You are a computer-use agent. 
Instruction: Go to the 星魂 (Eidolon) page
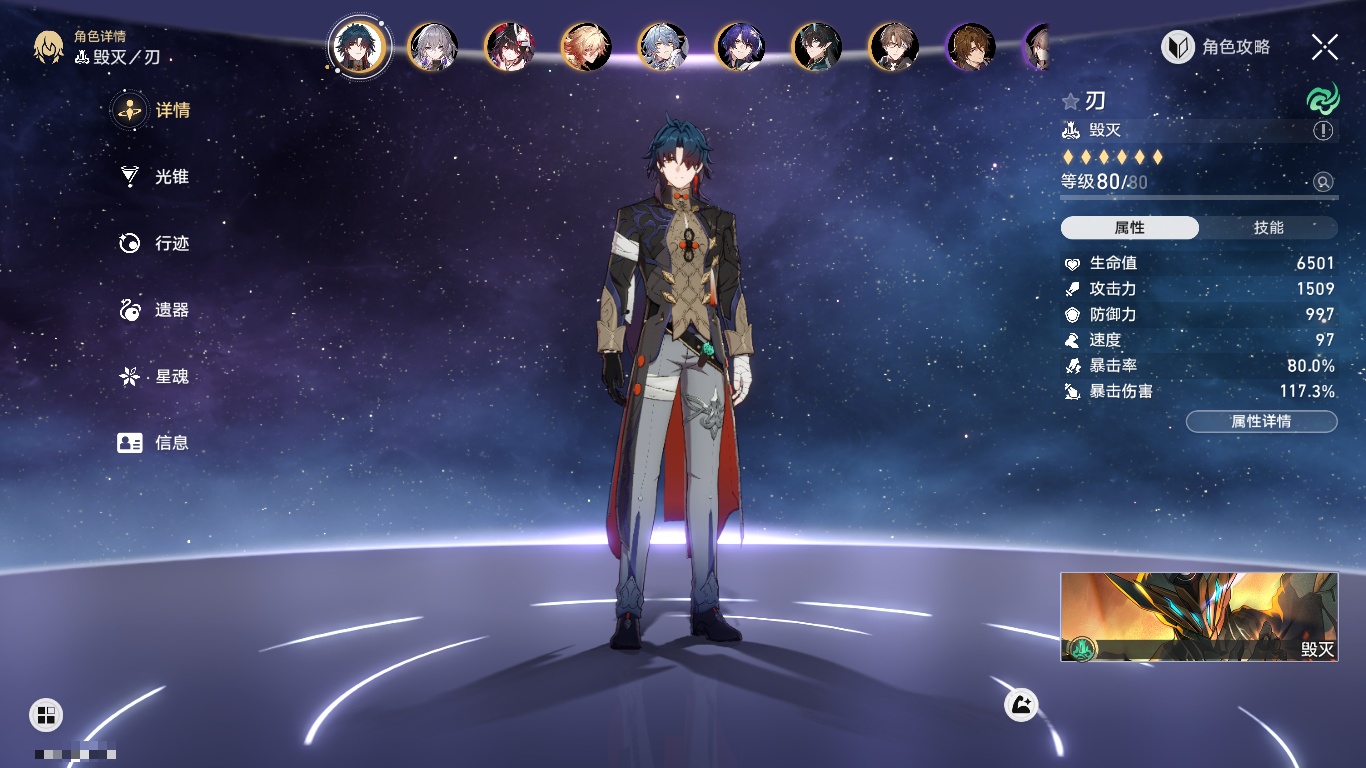click(155, 377)
